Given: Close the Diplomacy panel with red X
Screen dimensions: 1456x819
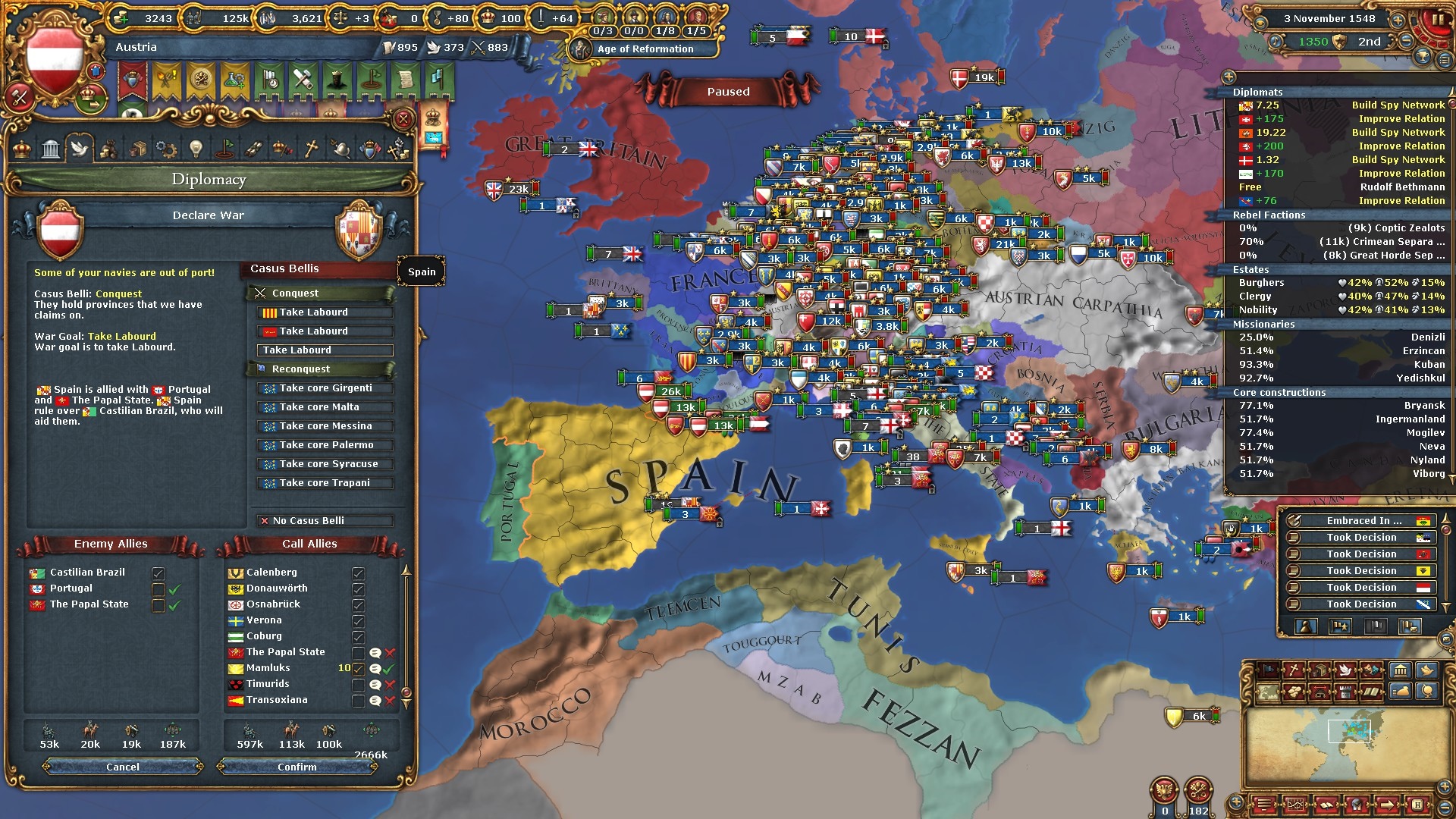Looking at the screenshot, I should pyautogui.click(x=403, y=119).
